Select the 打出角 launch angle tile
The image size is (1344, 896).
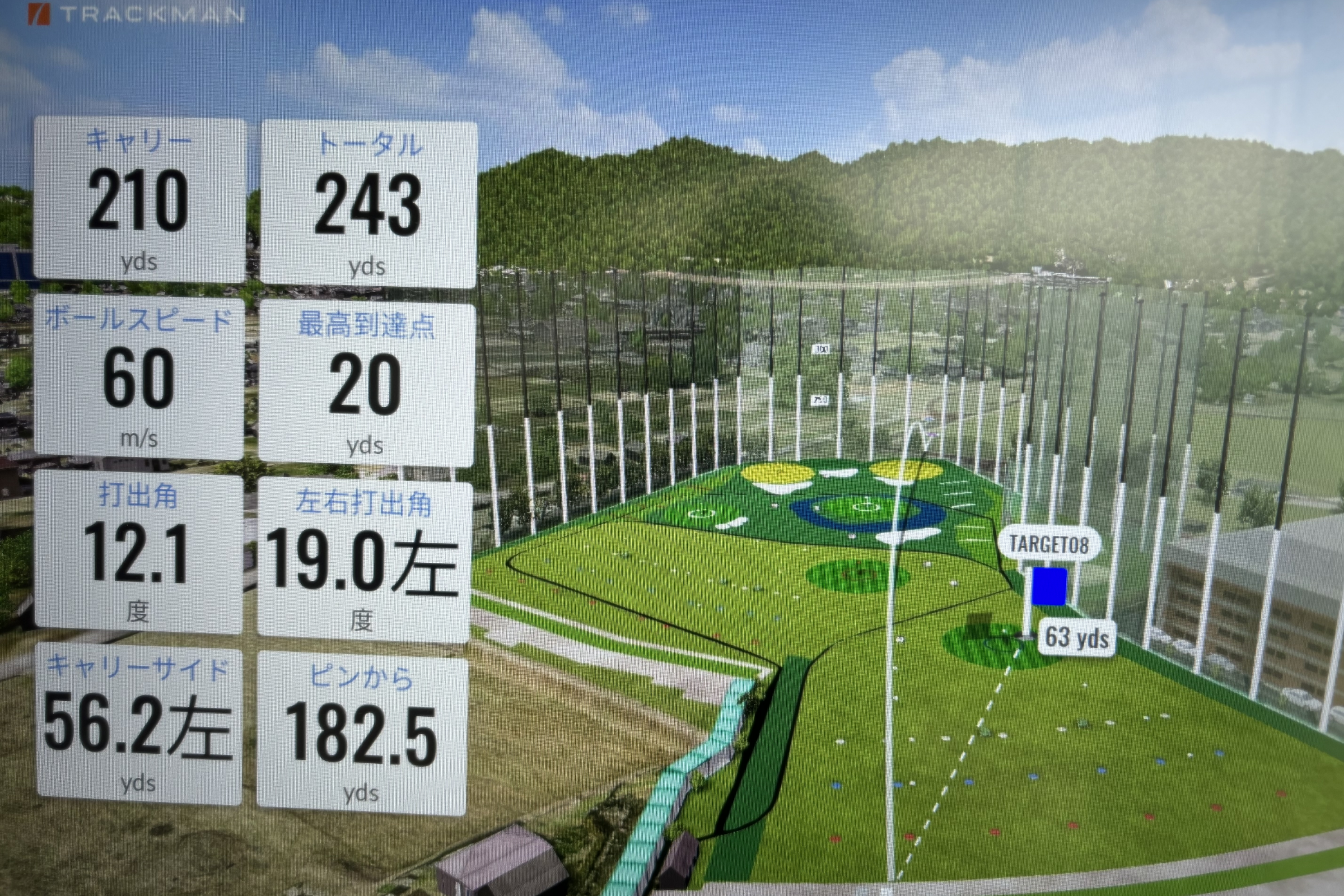138,552
